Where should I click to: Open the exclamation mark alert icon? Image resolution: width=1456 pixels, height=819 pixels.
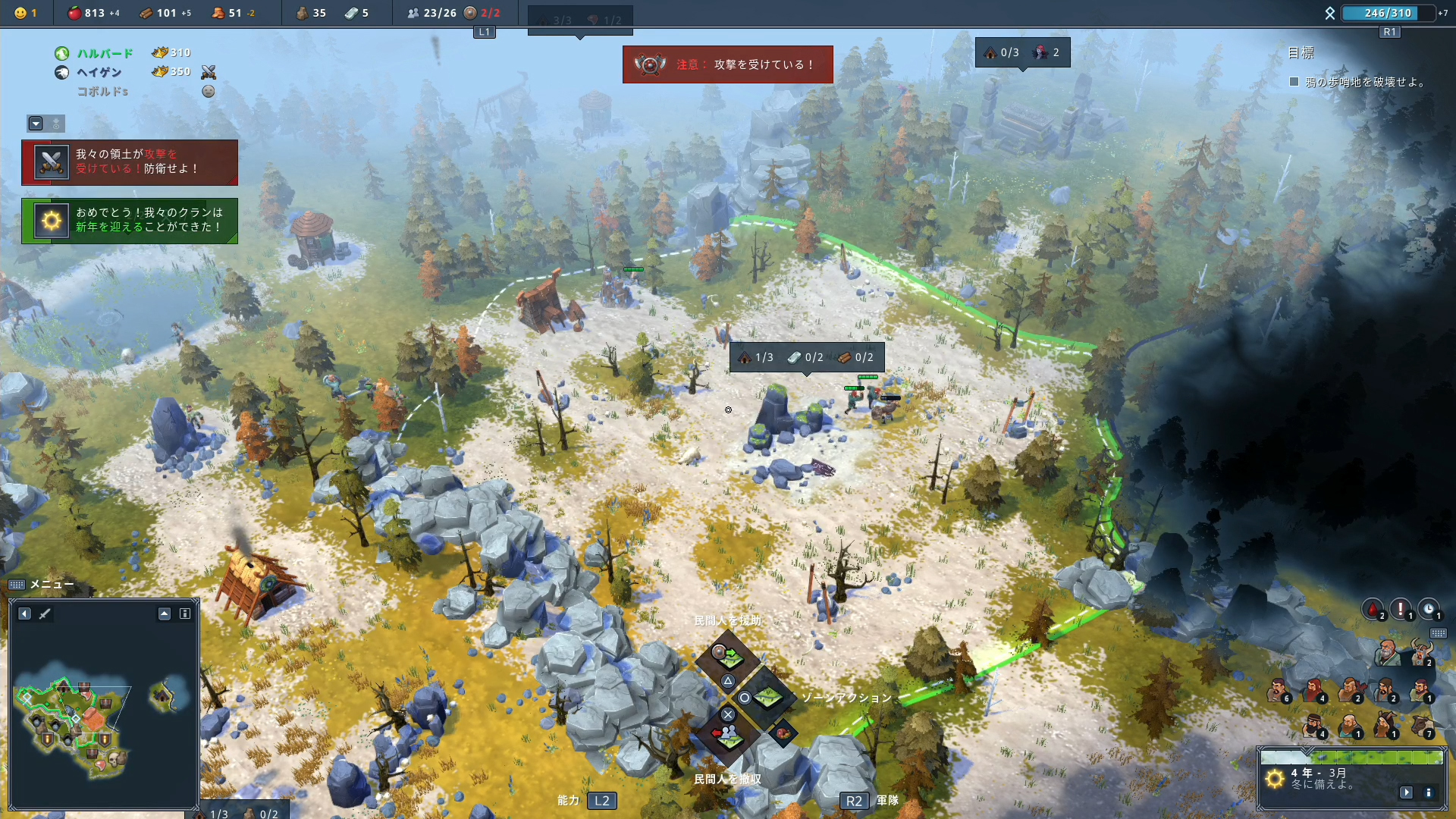click(x=1401, y=609)
